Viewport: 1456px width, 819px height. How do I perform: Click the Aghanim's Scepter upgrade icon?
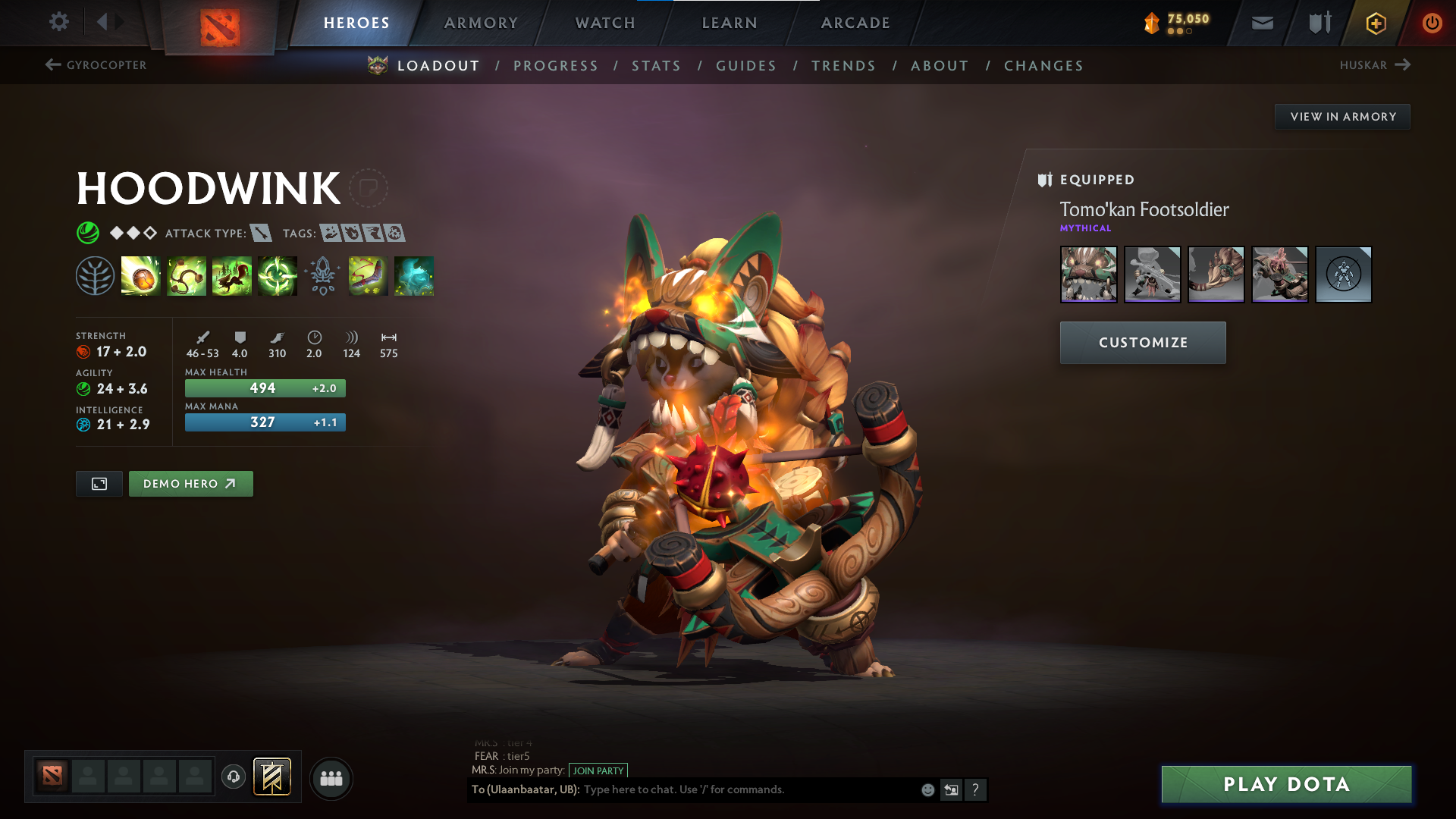coord(323,276)
